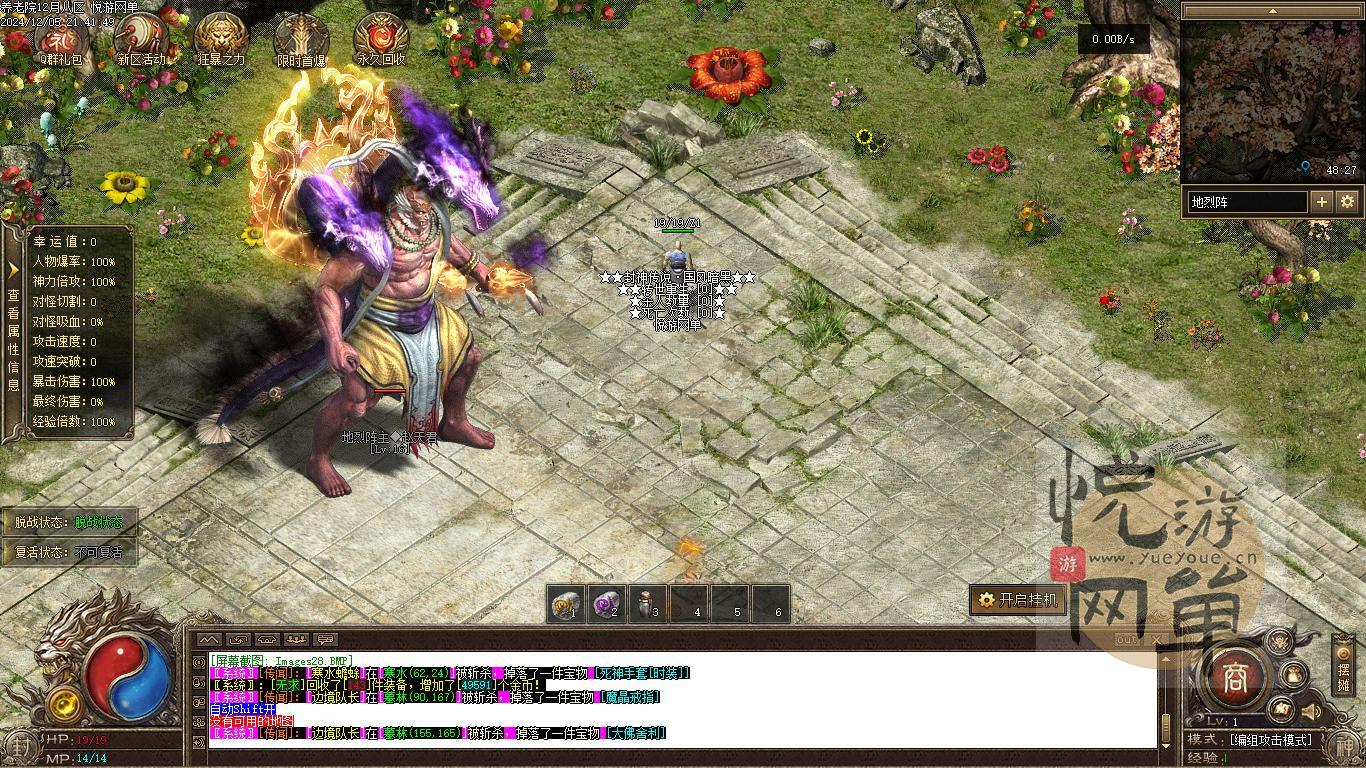
Task: Open the 限时首爆 event icon
Action: click(x=301, y=39)
